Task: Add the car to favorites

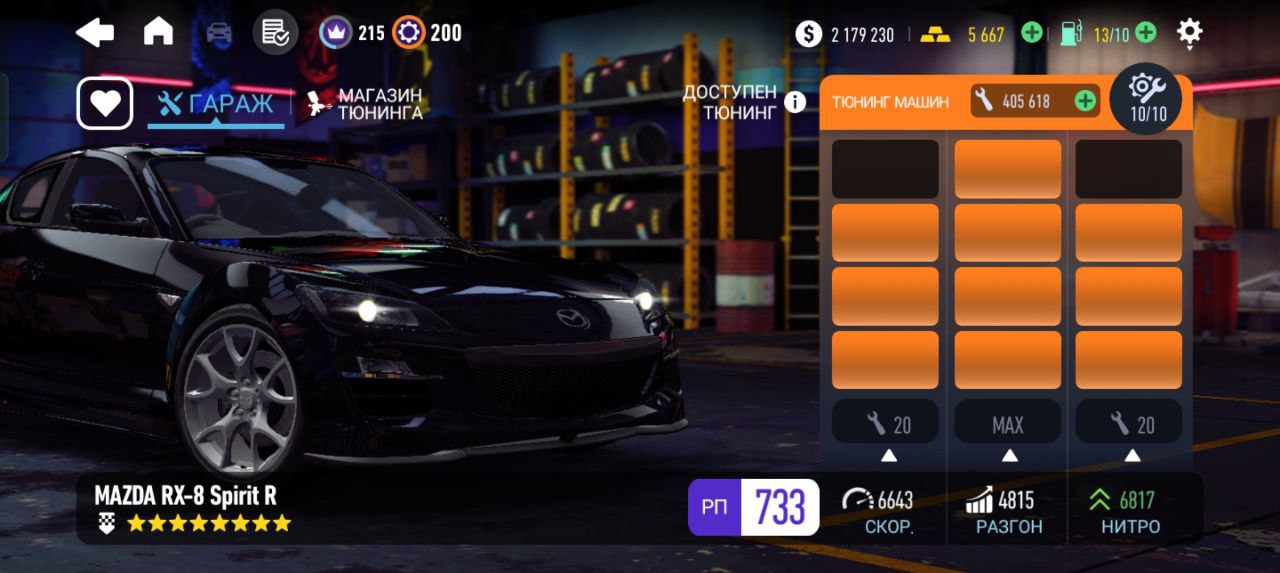Action: click(x=105, y=104)
